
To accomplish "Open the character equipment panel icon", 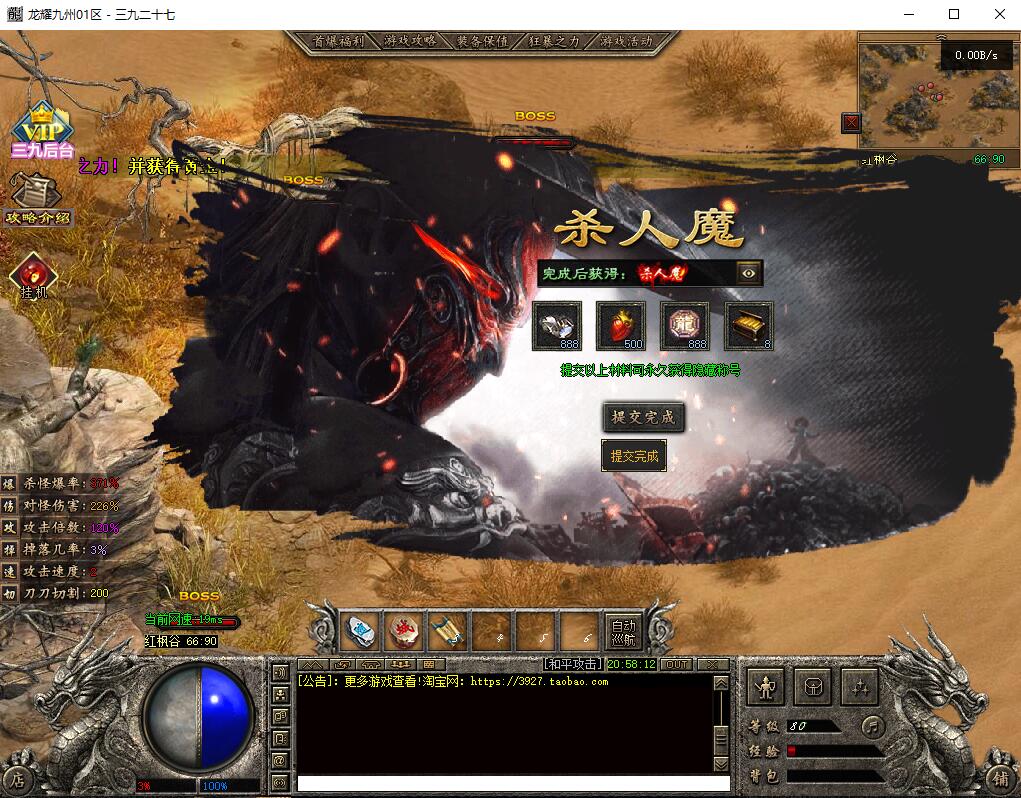I will tap(767, 687).
